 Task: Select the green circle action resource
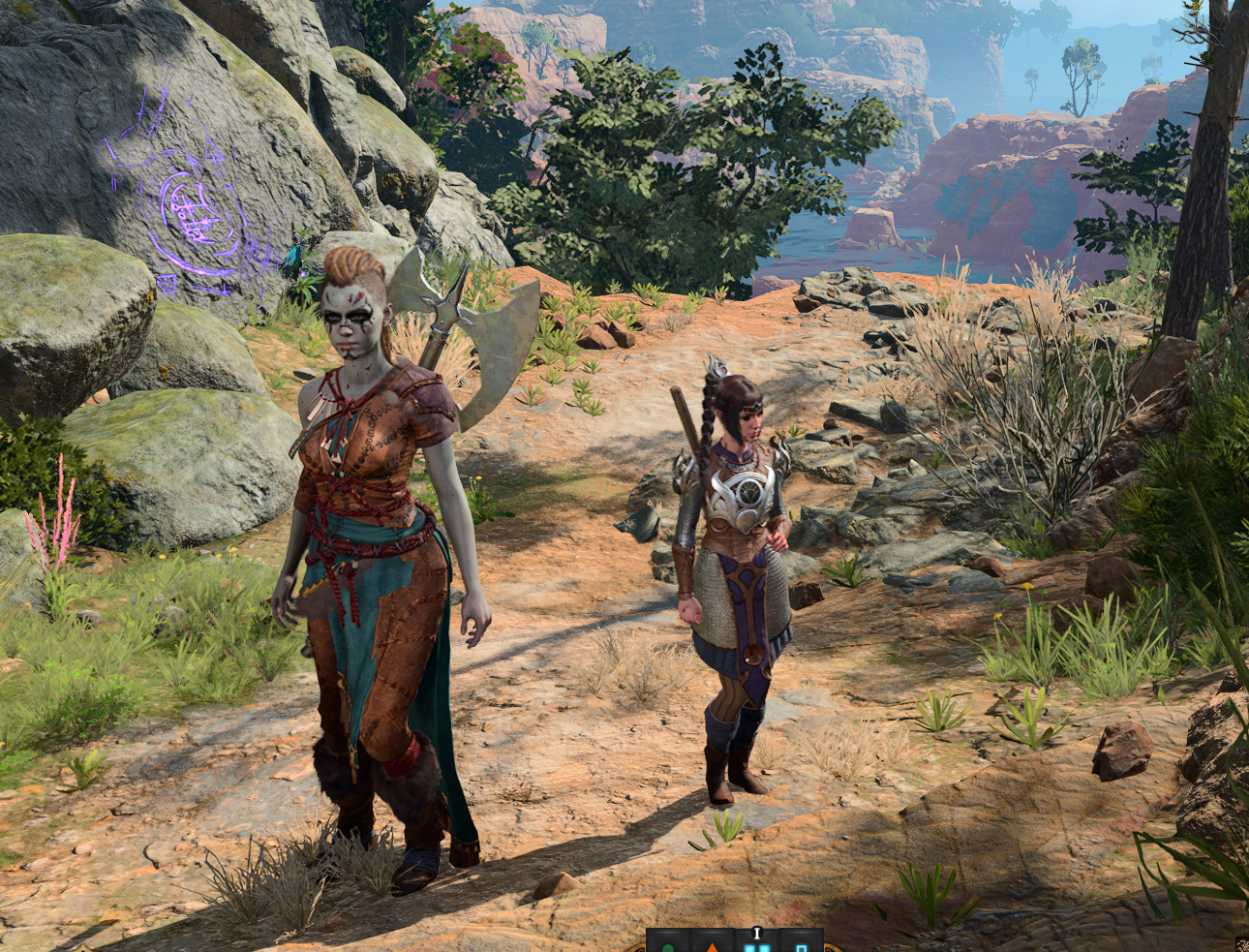pyautogui.click(x=667, y=945)
